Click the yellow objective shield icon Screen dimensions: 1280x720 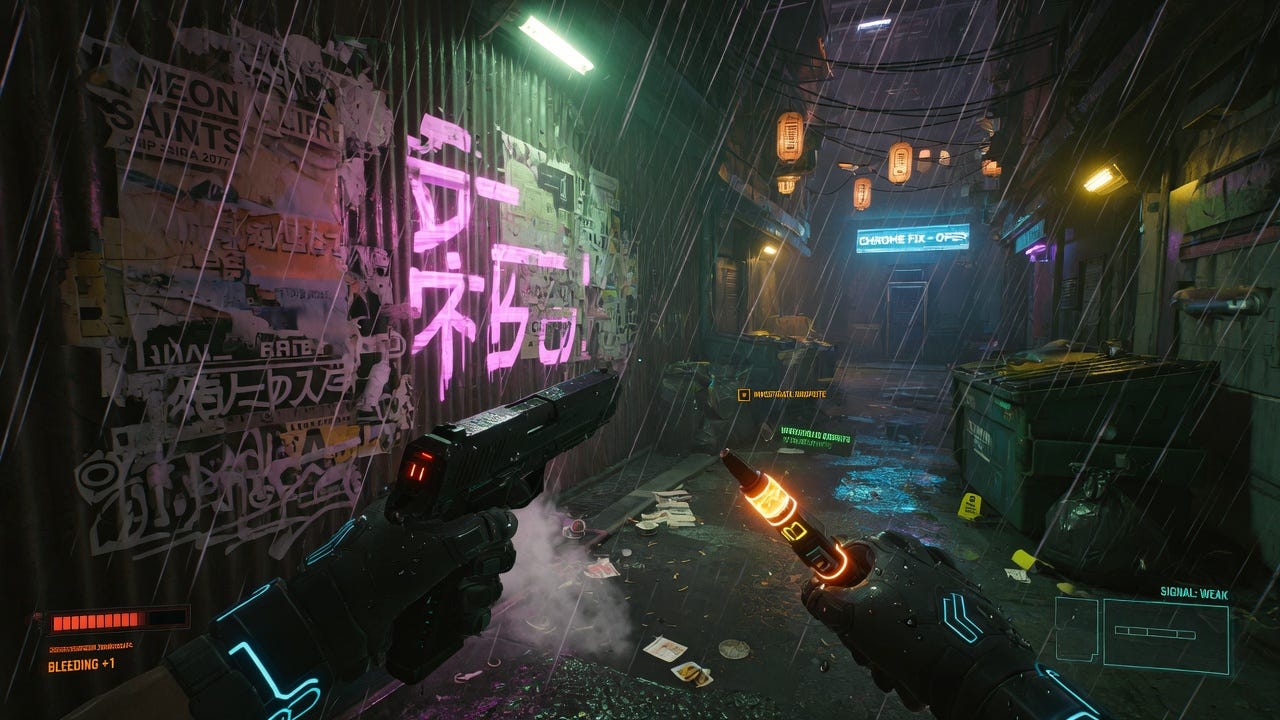744,394
